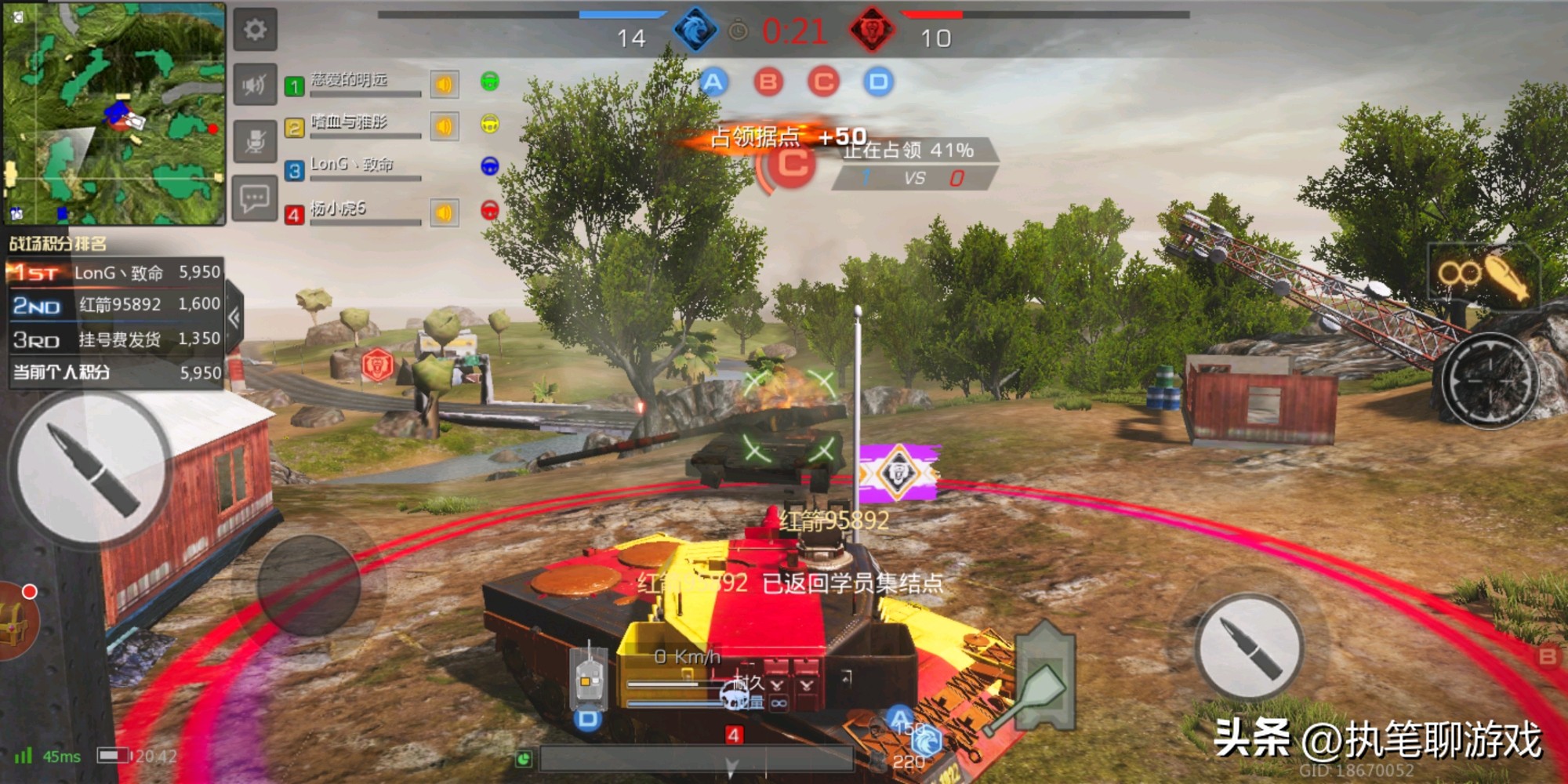Fire using the right shell button
Image resolution: width=1568 pixels, height=784 pixels.
click(x=1250, y=647)
